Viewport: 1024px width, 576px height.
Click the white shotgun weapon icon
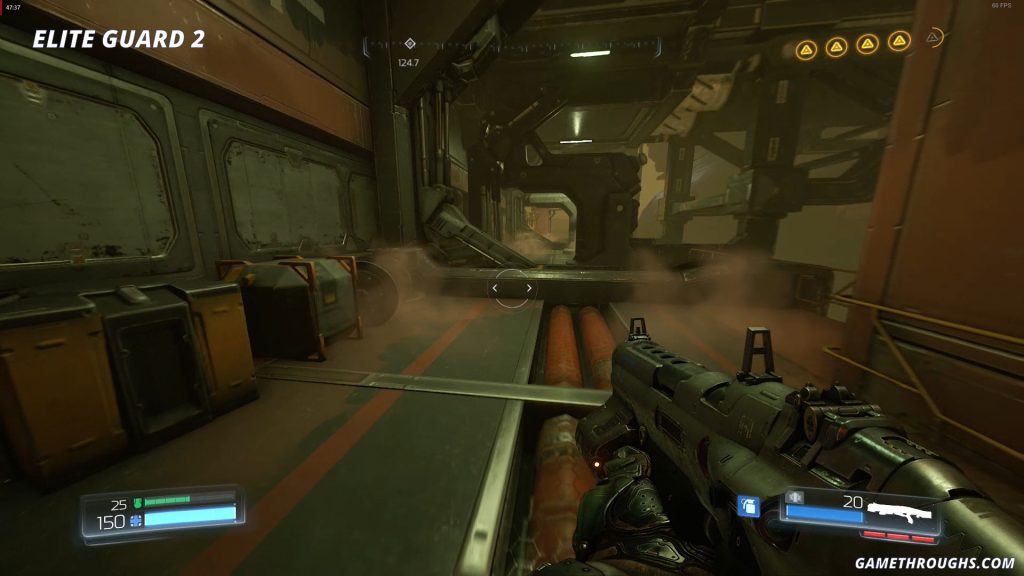click(x=899, y=514)
